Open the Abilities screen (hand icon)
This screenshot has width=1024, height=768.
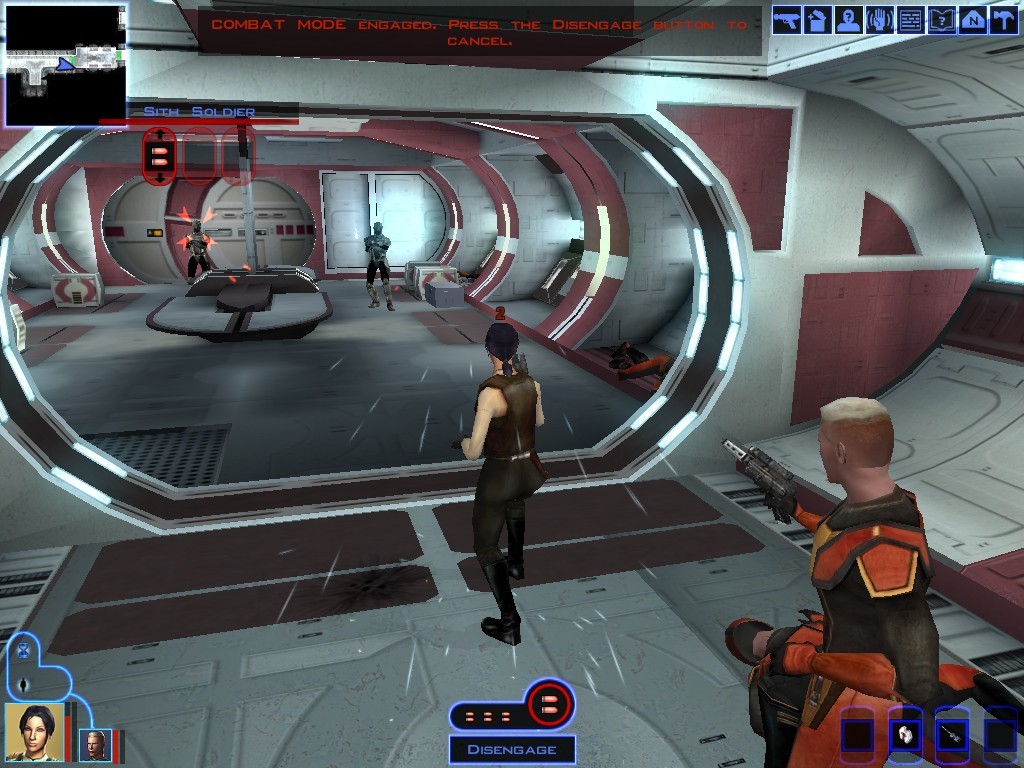pos(880,21)
